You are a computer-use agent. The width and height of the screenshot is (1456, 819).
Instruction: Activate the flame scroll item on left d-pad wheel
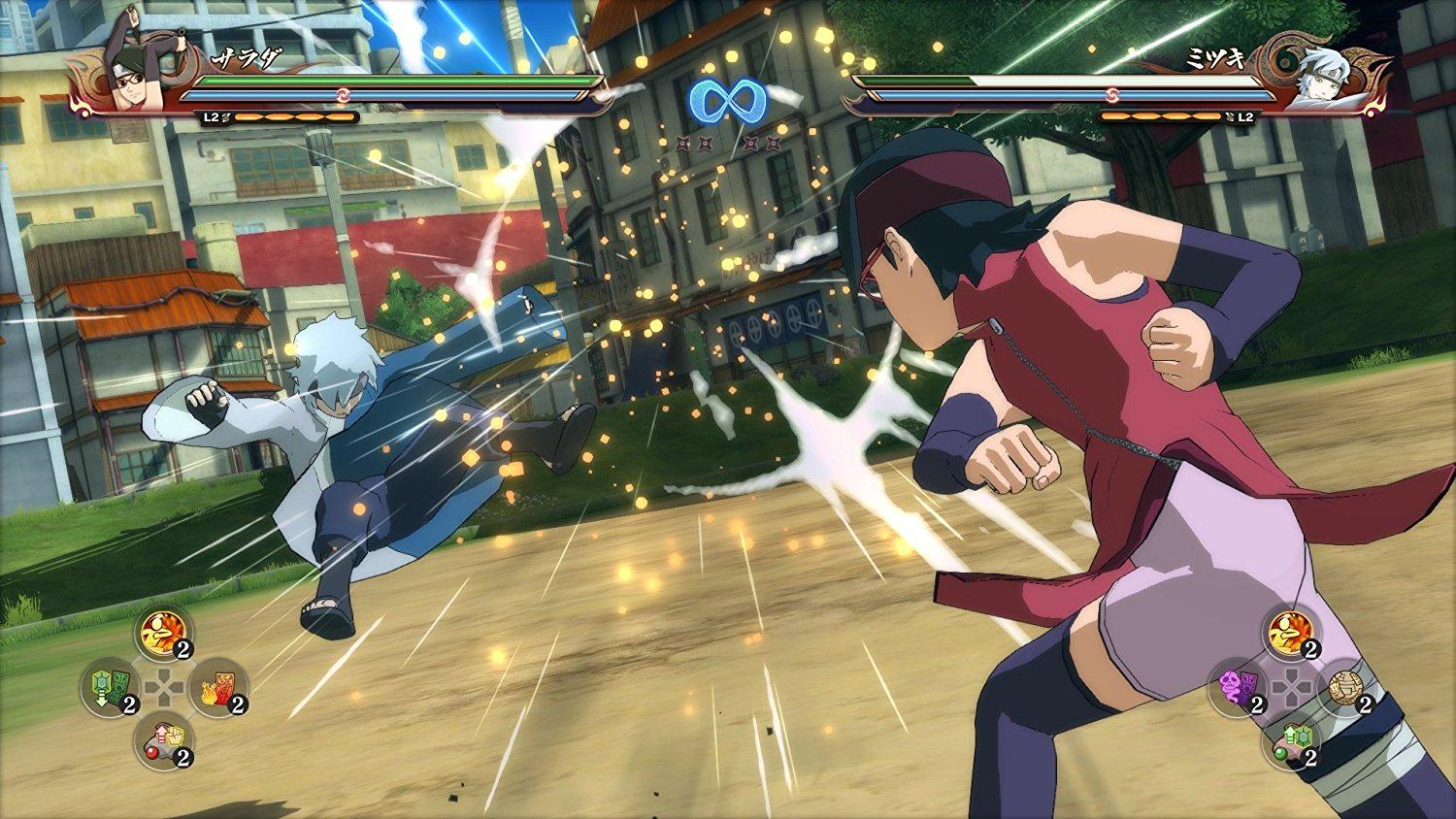coord(218,691)
